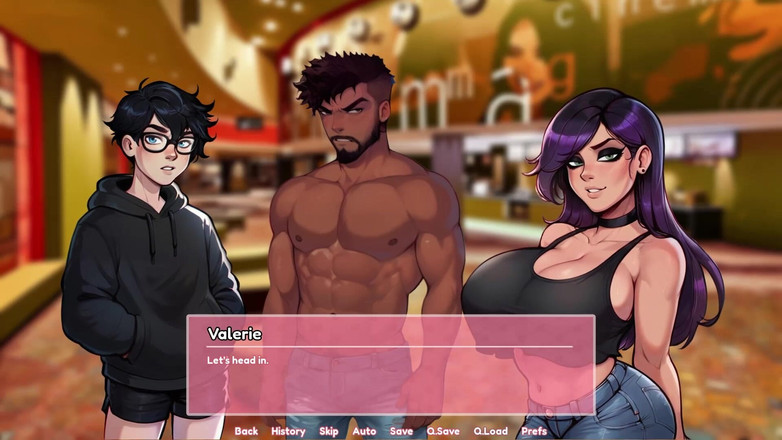Viewport: 782px width, 440px height.
Task: Open the Prefs menu
Action: (x=534, y=431)
